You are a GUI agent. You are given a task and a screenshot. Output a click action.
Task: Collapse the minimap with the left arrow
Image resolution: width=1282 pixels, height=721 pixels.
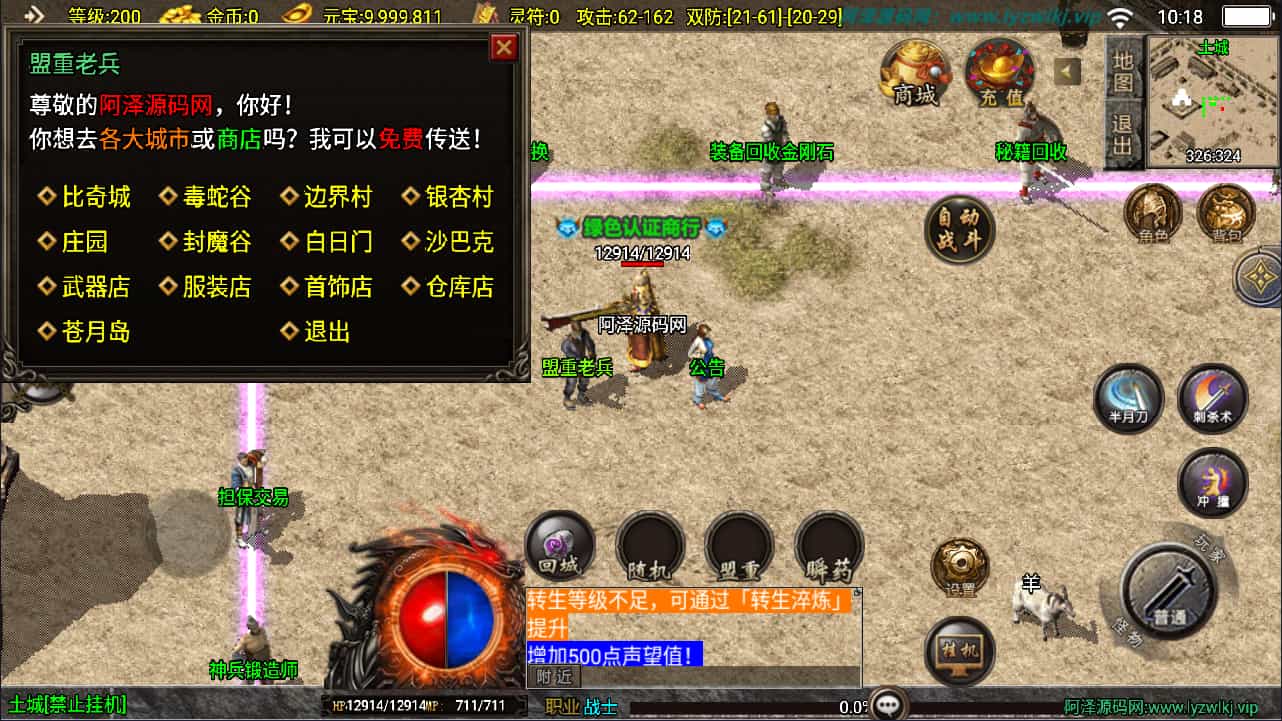pyautogui.click(x=1070, y=71)
